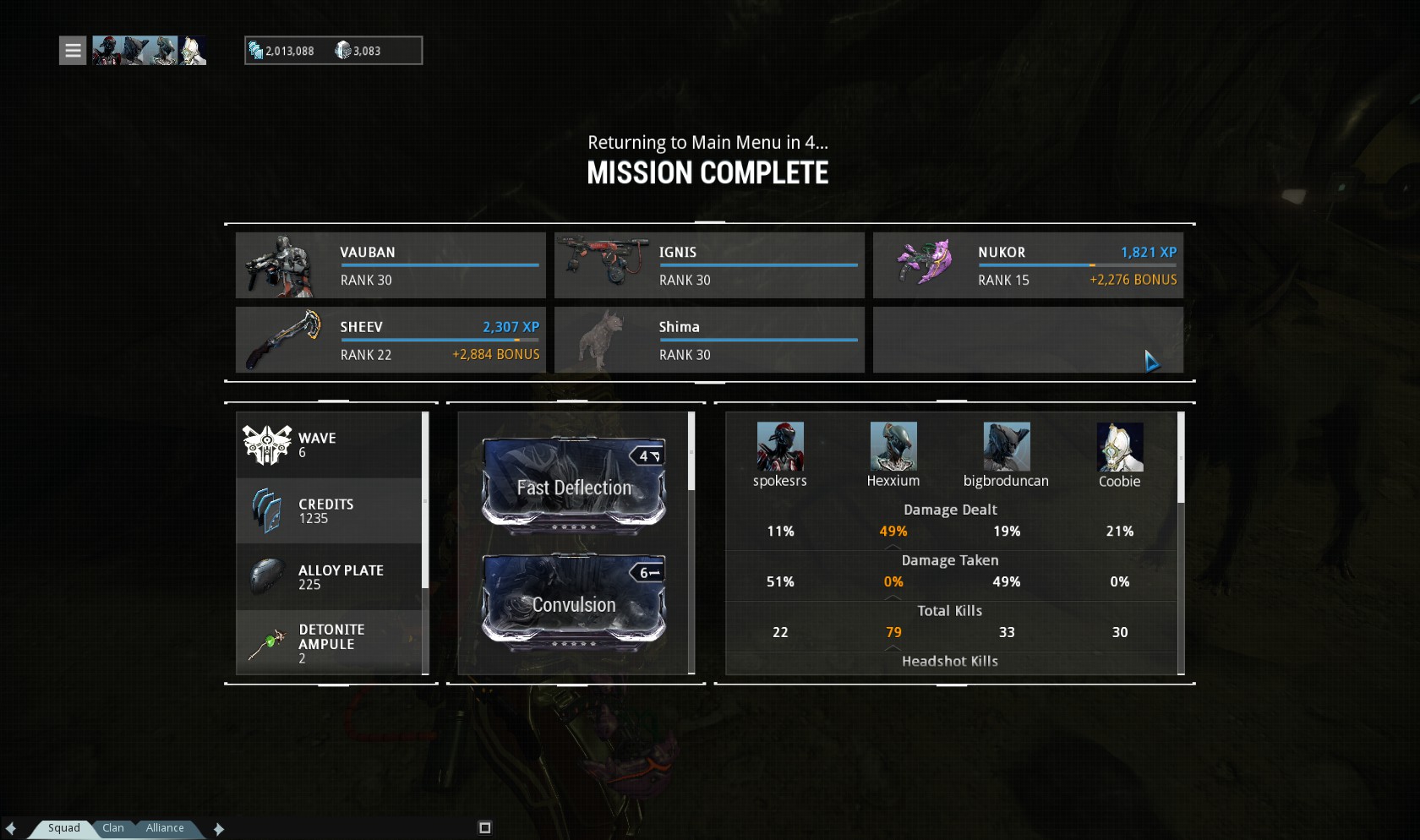Click the chat window resize square
The width and height of the screenshot is (1420, 840).
485,828
